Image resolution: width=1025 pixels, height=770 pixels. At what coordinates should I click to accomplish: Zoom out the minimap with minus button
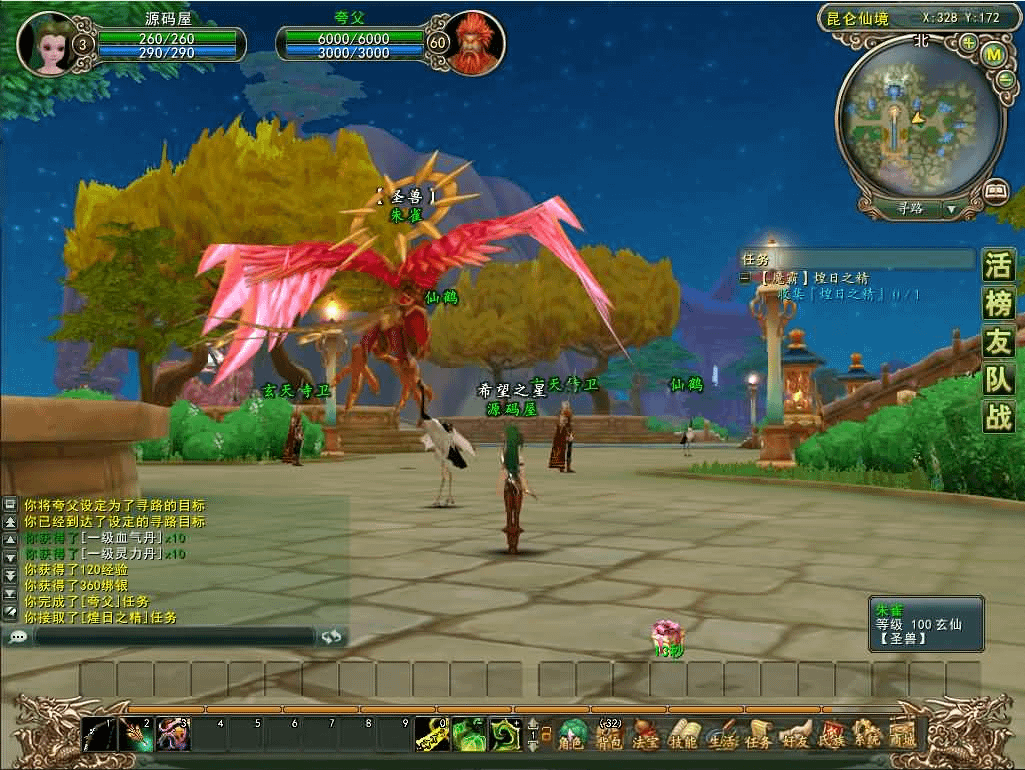coord(1005,80)
